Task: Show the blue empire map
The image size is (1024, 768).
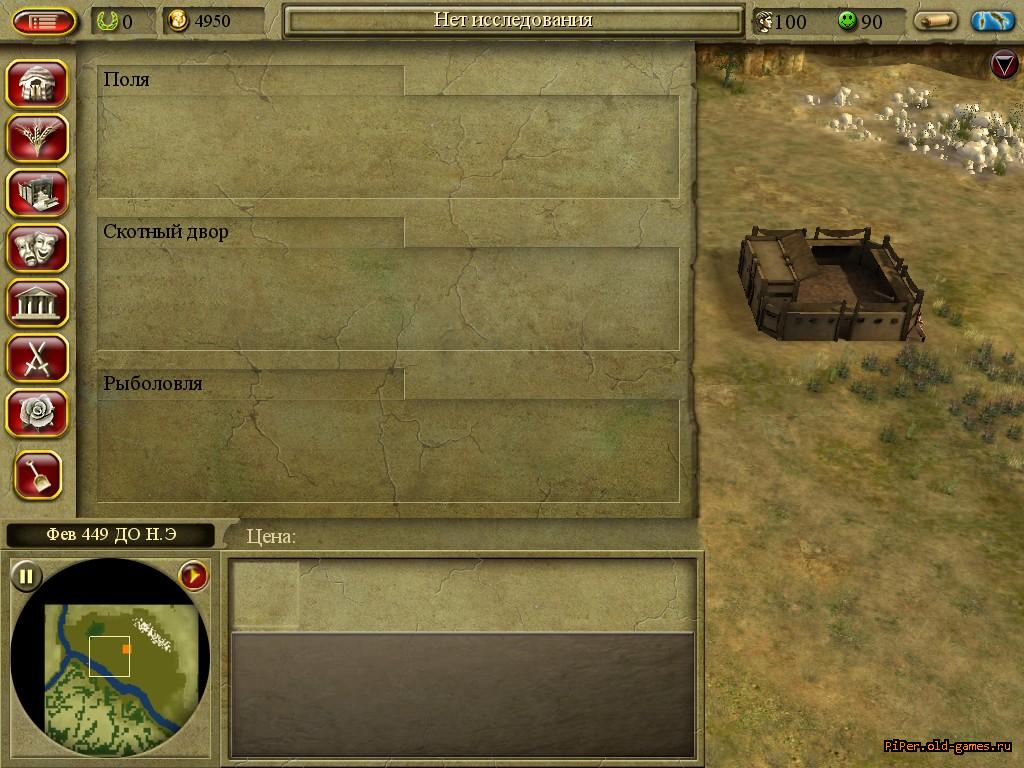Action: (992, 21)
